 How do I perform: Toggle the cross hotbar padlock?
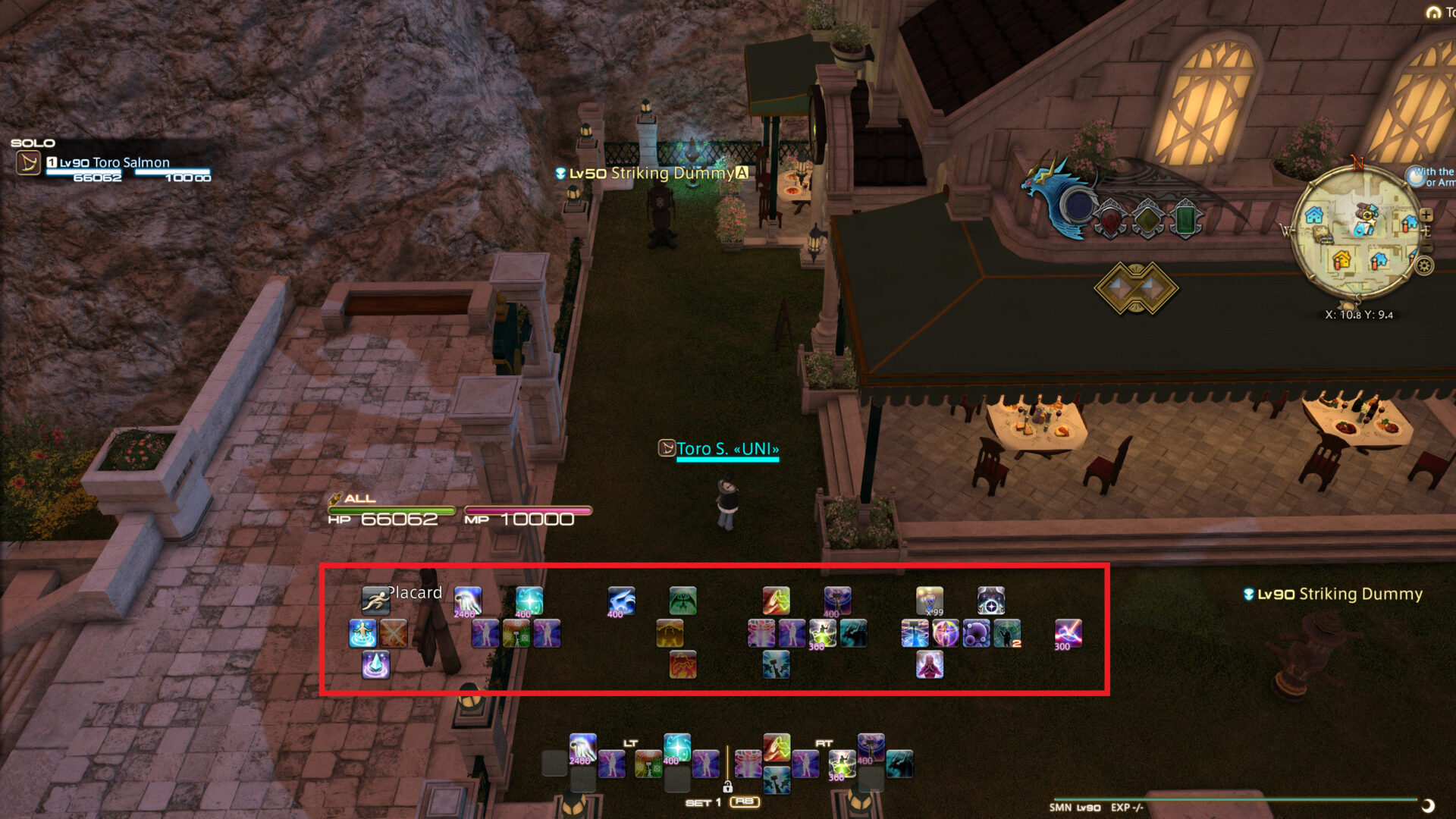[x=728, y=789]
